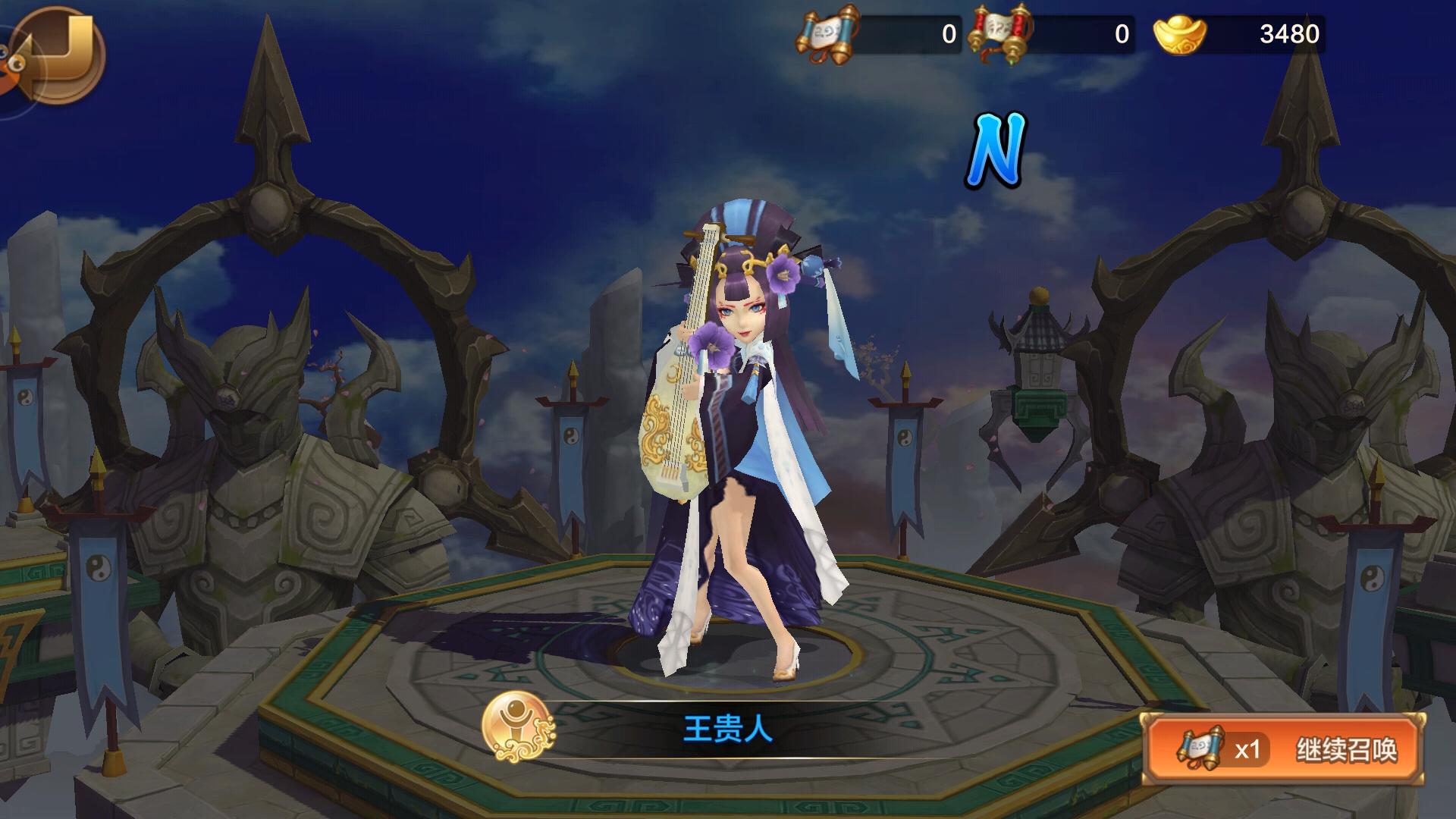Select the gold ingot currency icon

pyautogui.click(x=1178, y=35)
